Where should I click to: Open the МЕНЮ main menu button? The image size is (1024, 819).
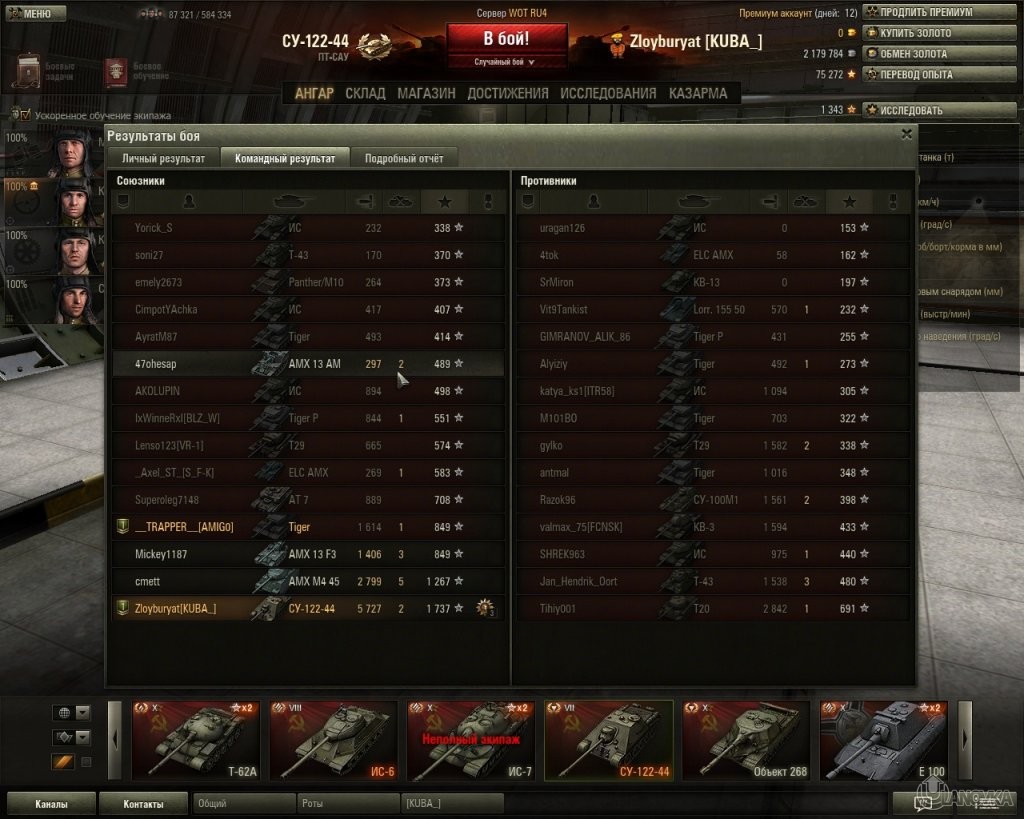tap(36, 14)
